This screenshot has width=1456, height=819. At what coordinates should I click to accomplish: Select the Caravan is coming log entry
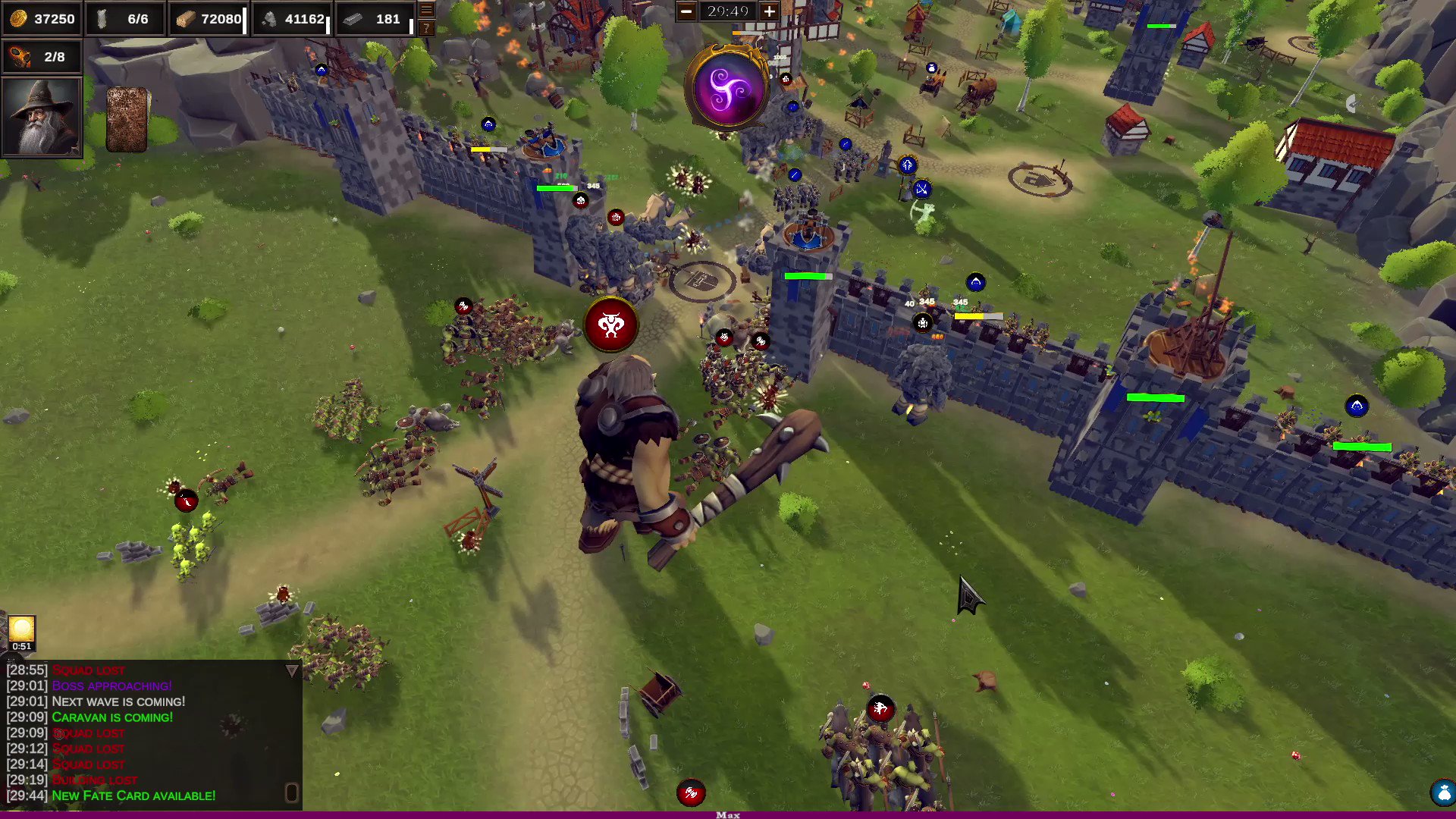(x=112, y=717)
